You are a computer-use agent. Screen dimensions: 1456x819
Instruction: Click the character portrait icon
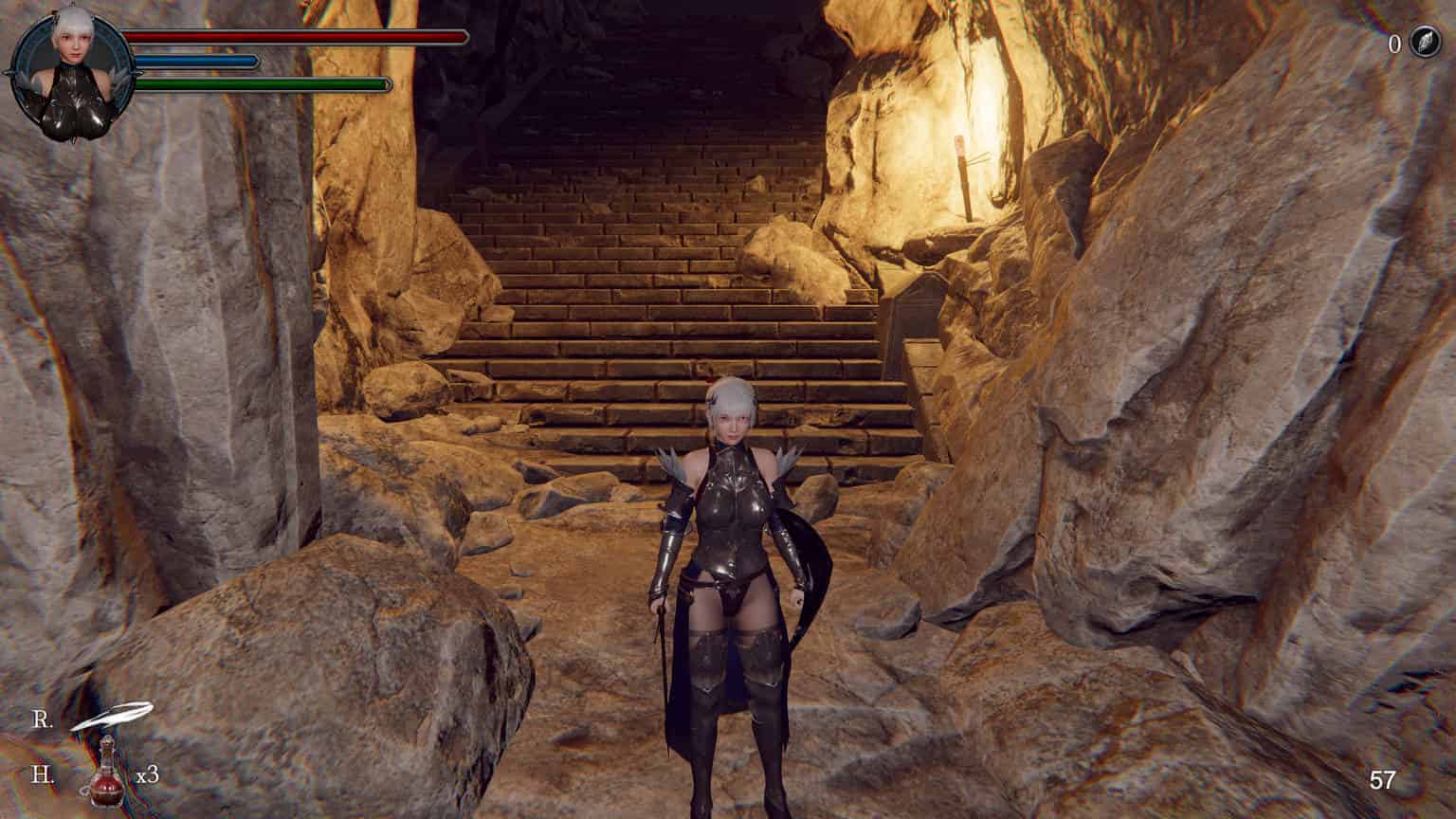tap(66, 66)
